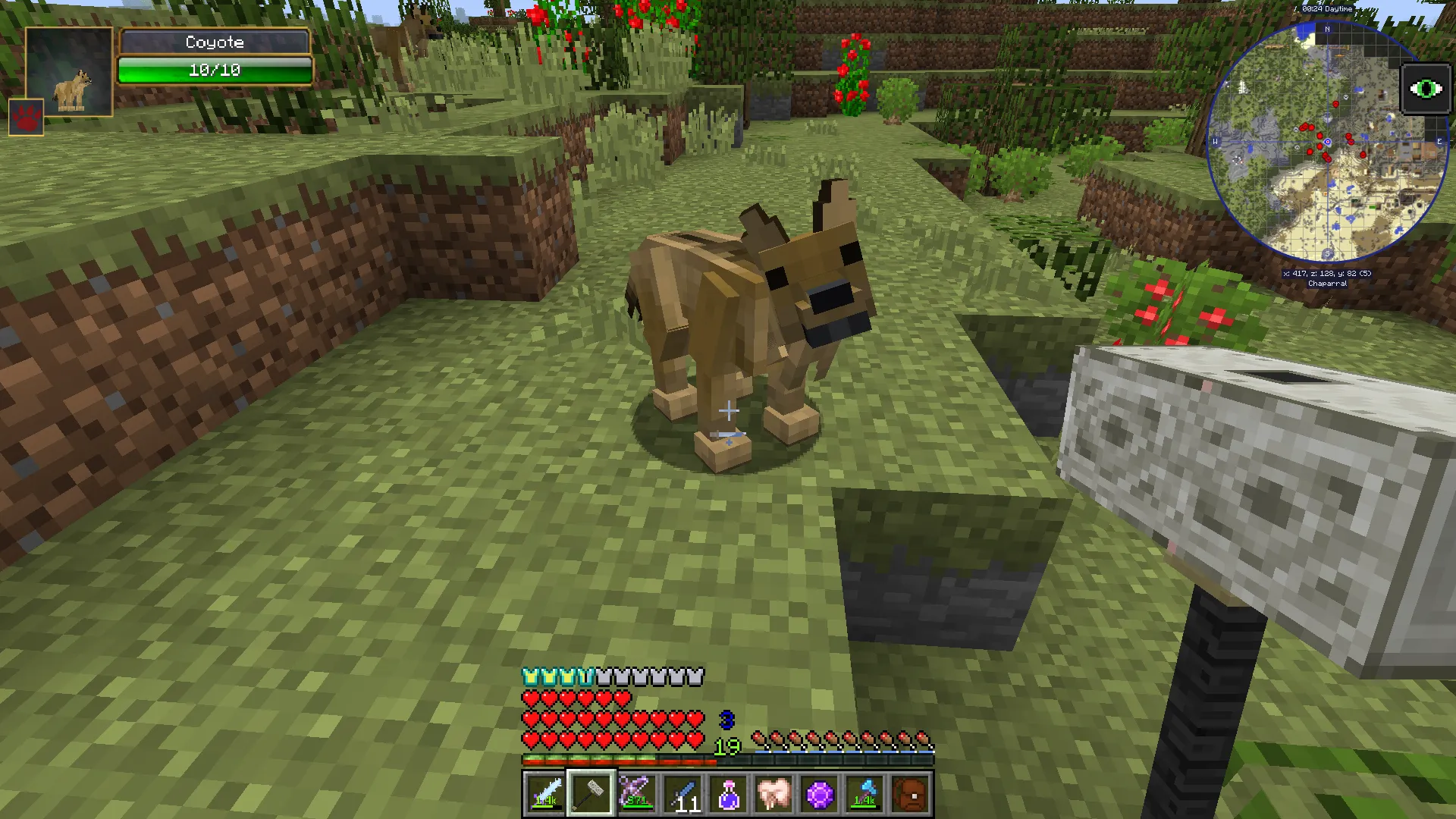Click the red paw print icon
This screenshot has width=1456, height=819.
[27, 118]
